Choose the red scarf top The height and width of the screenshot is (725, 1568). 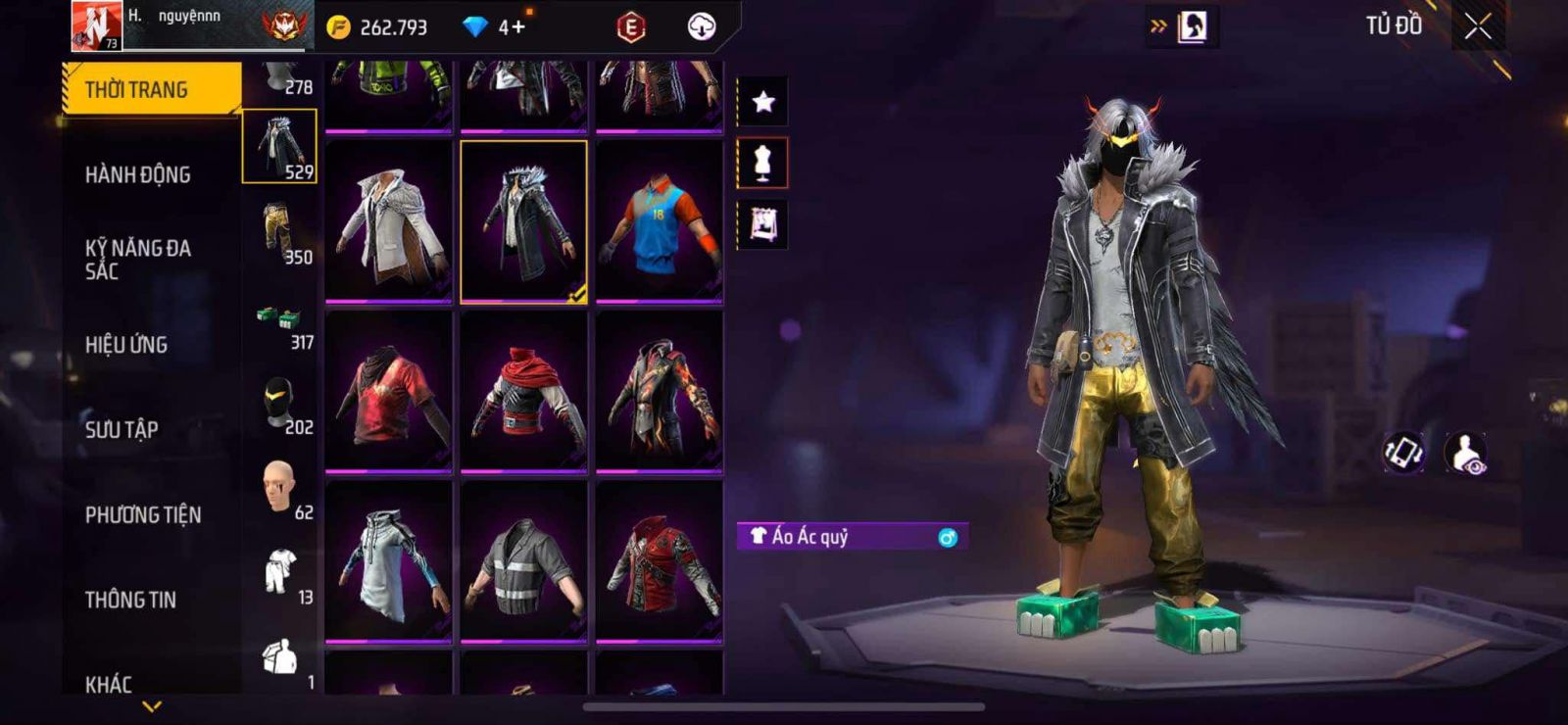(524, 392)
